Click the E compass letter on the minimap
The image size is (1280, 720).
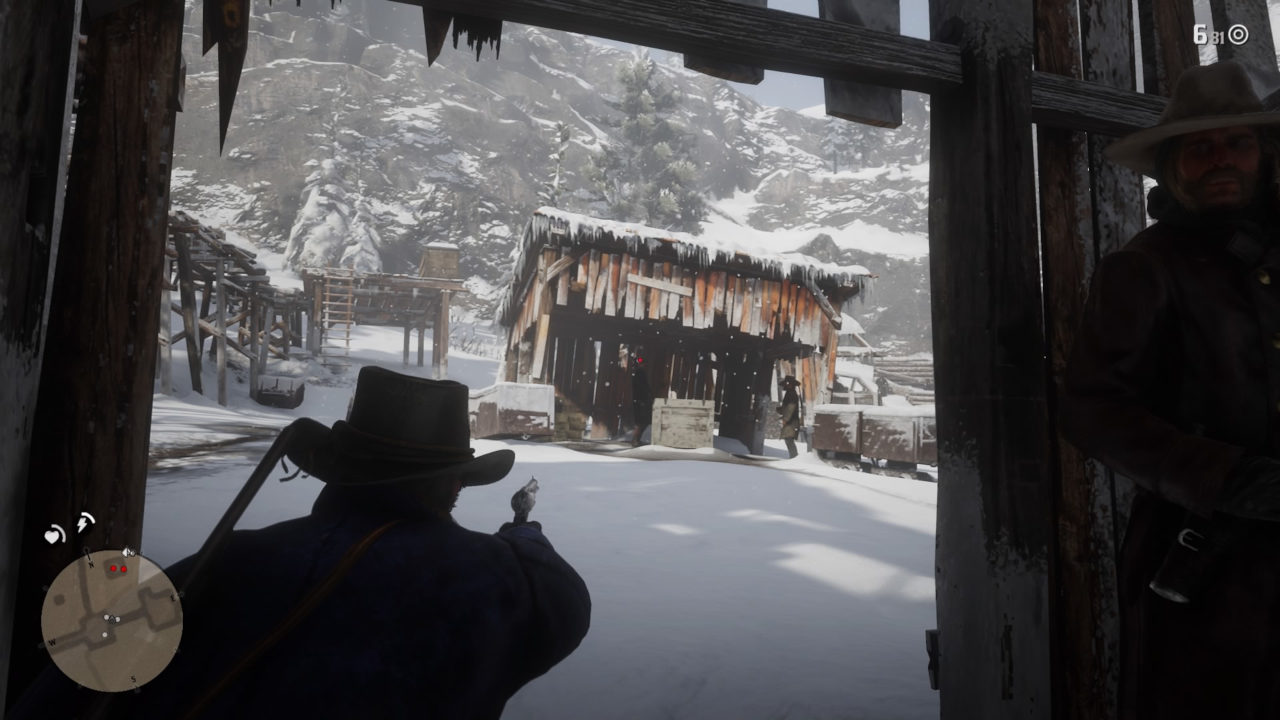click(172, 596)
